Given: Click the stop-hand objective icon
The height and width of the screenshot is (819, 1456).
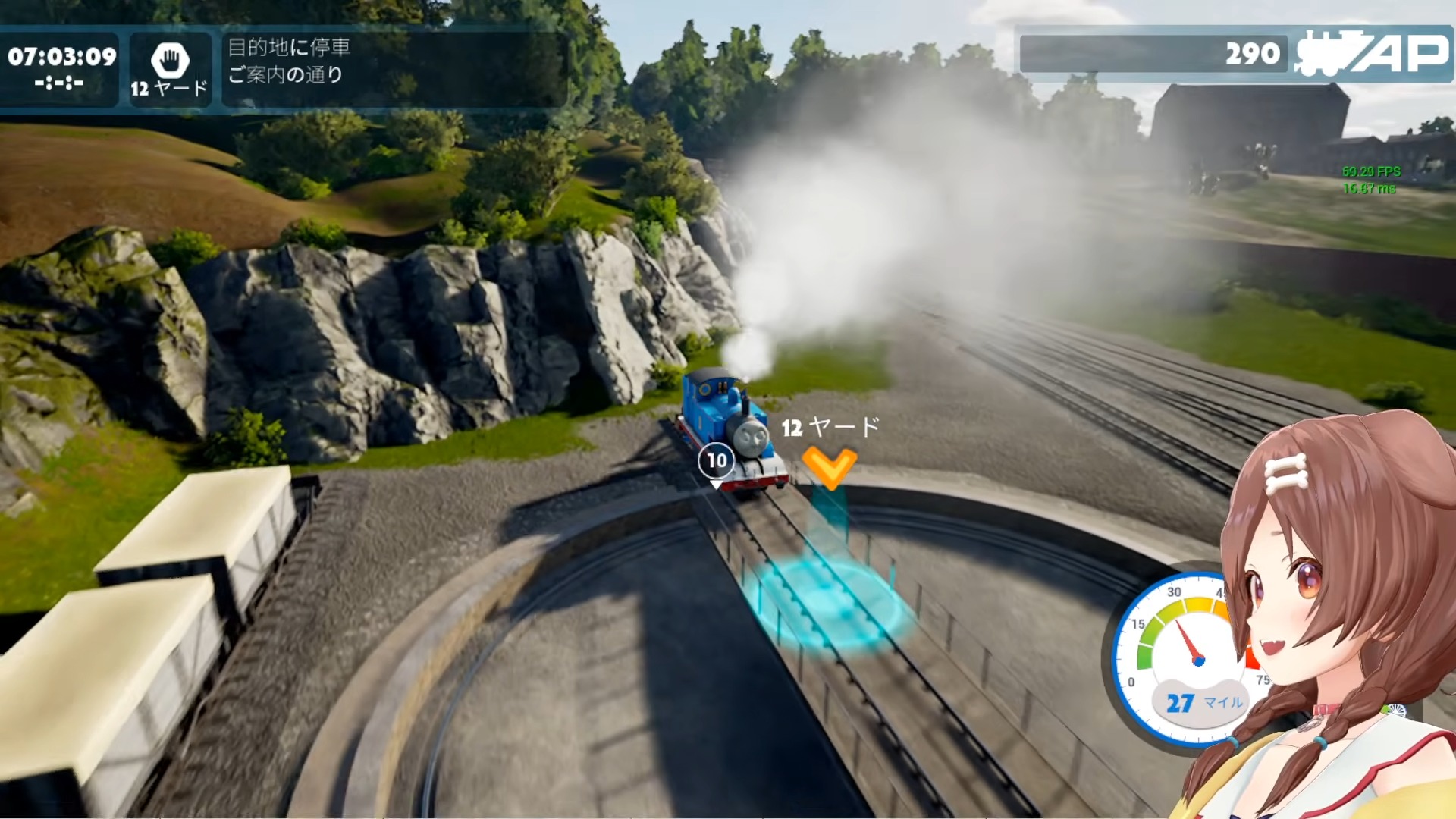Looking at the screenshot, I should (170, 59).
